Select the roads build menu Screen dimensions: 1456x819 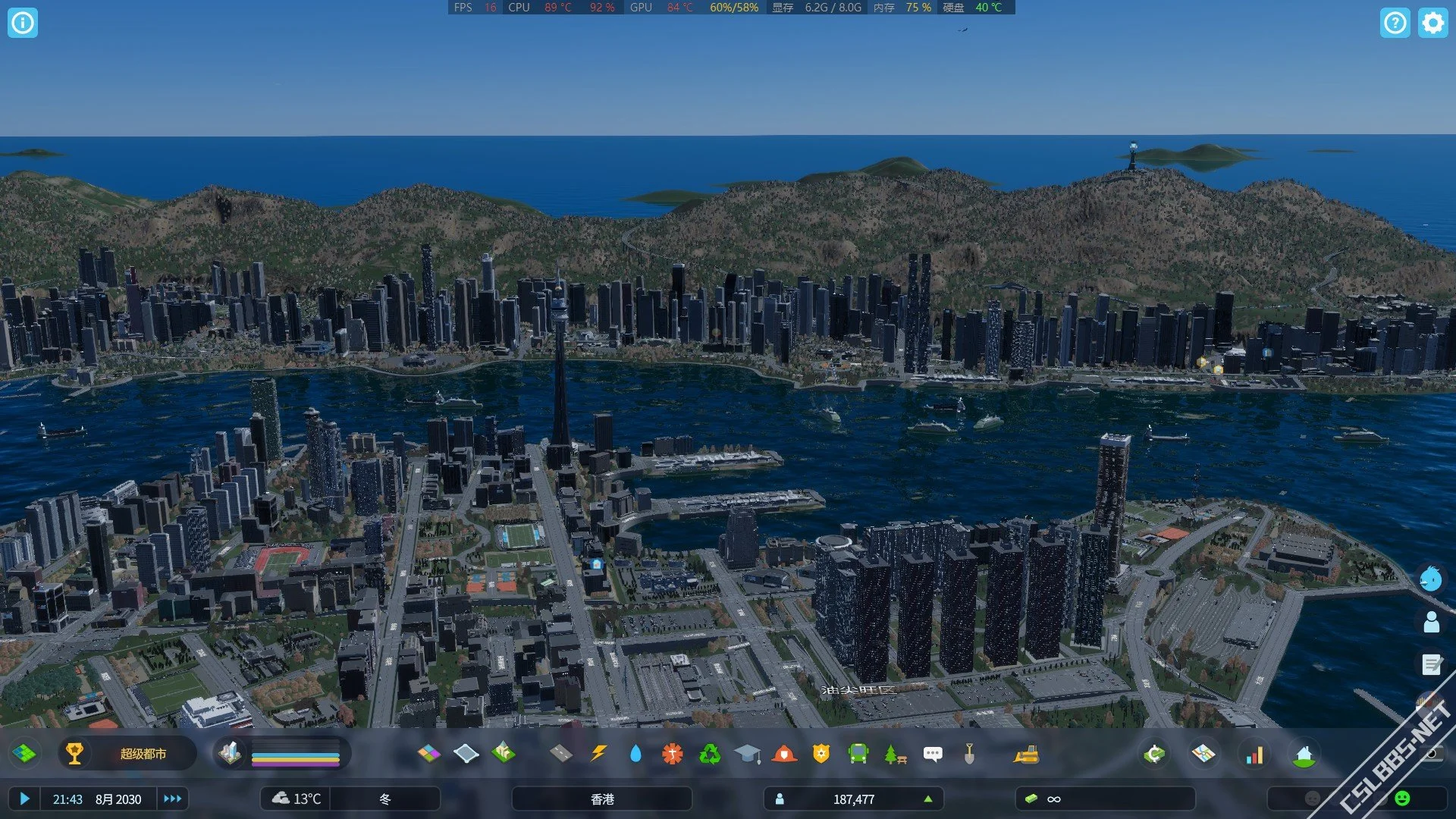(560, 754)
